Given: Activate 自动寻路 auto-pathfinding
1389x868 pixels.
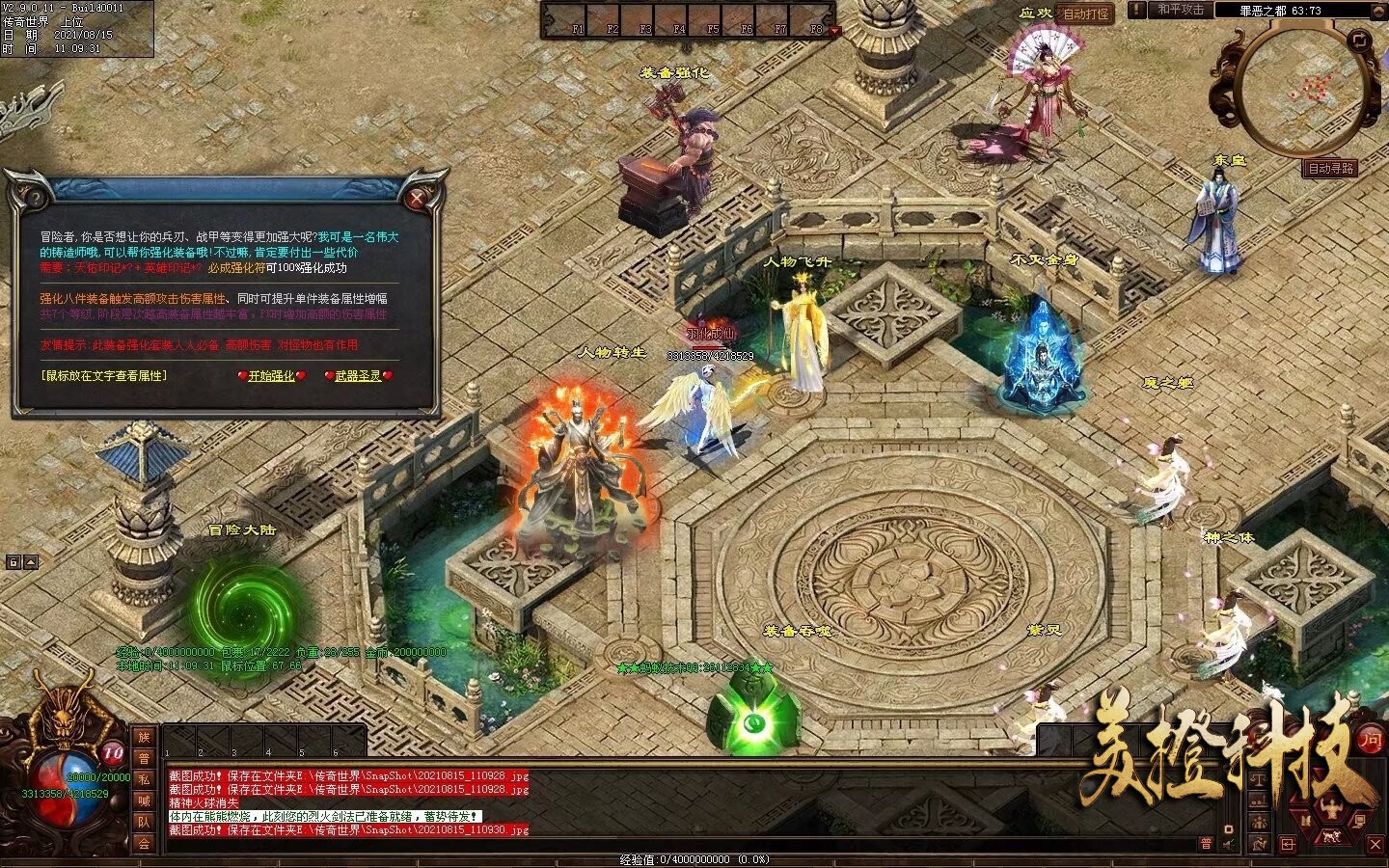Looking at the screenshot, I should [1331, 168].
